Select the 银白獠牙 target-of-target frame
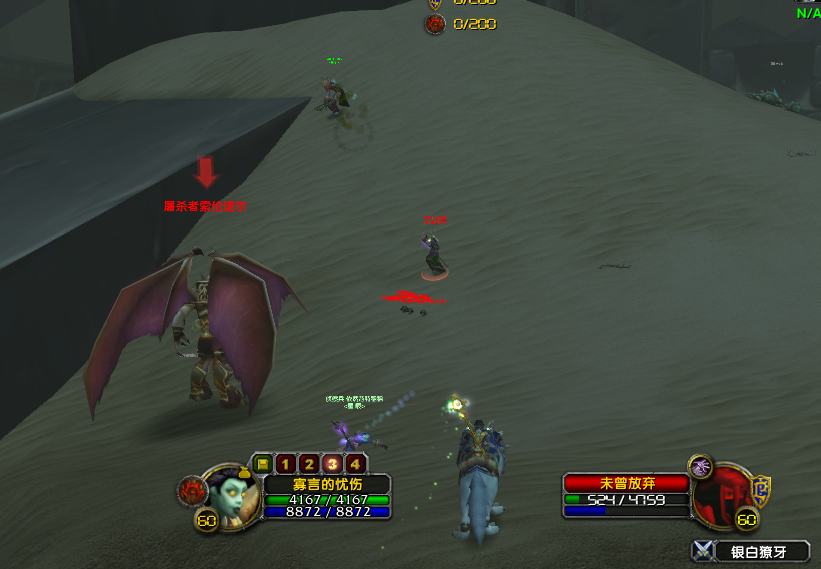The width and height of the screenshot is (821, 569). point(750,551)
